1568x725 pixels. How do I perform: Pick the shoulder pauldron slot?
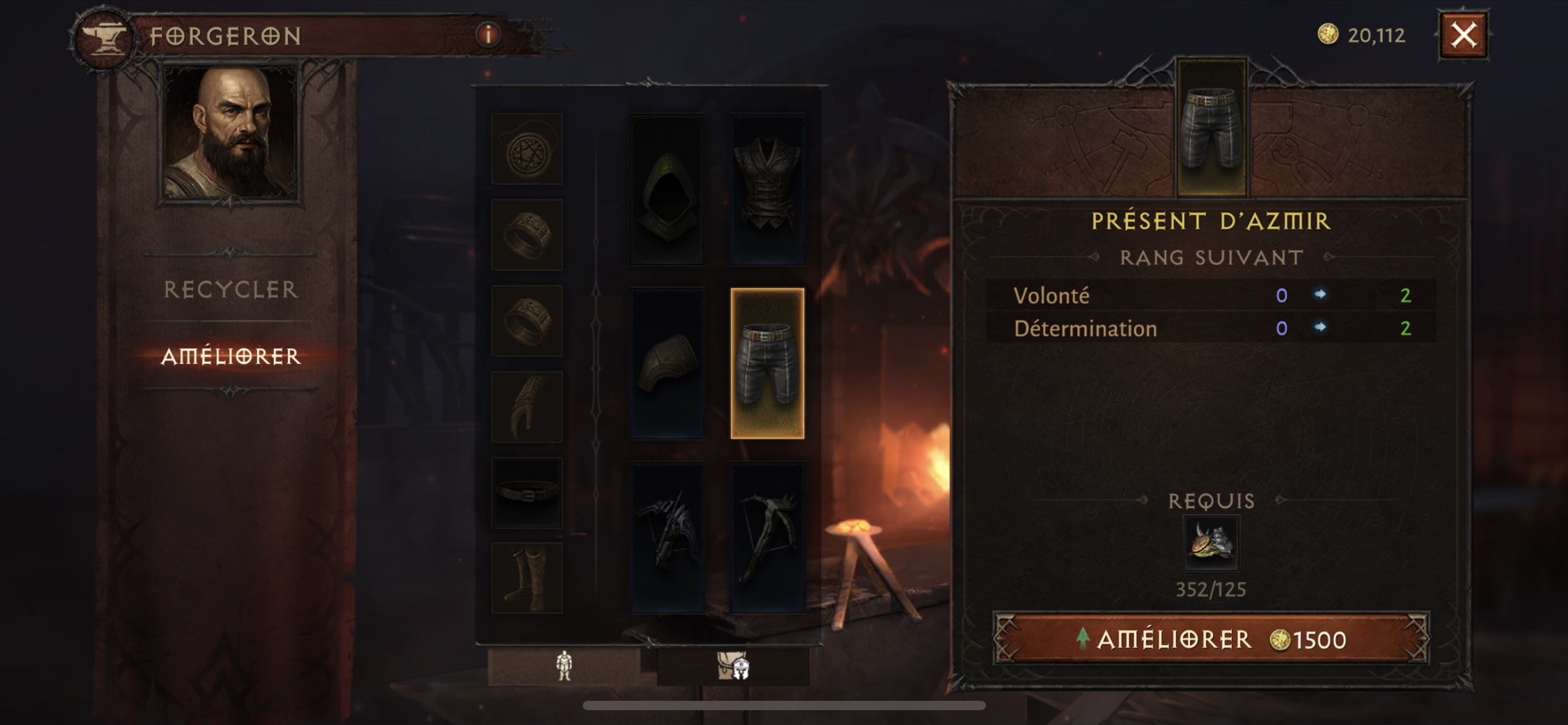(667, 364)
